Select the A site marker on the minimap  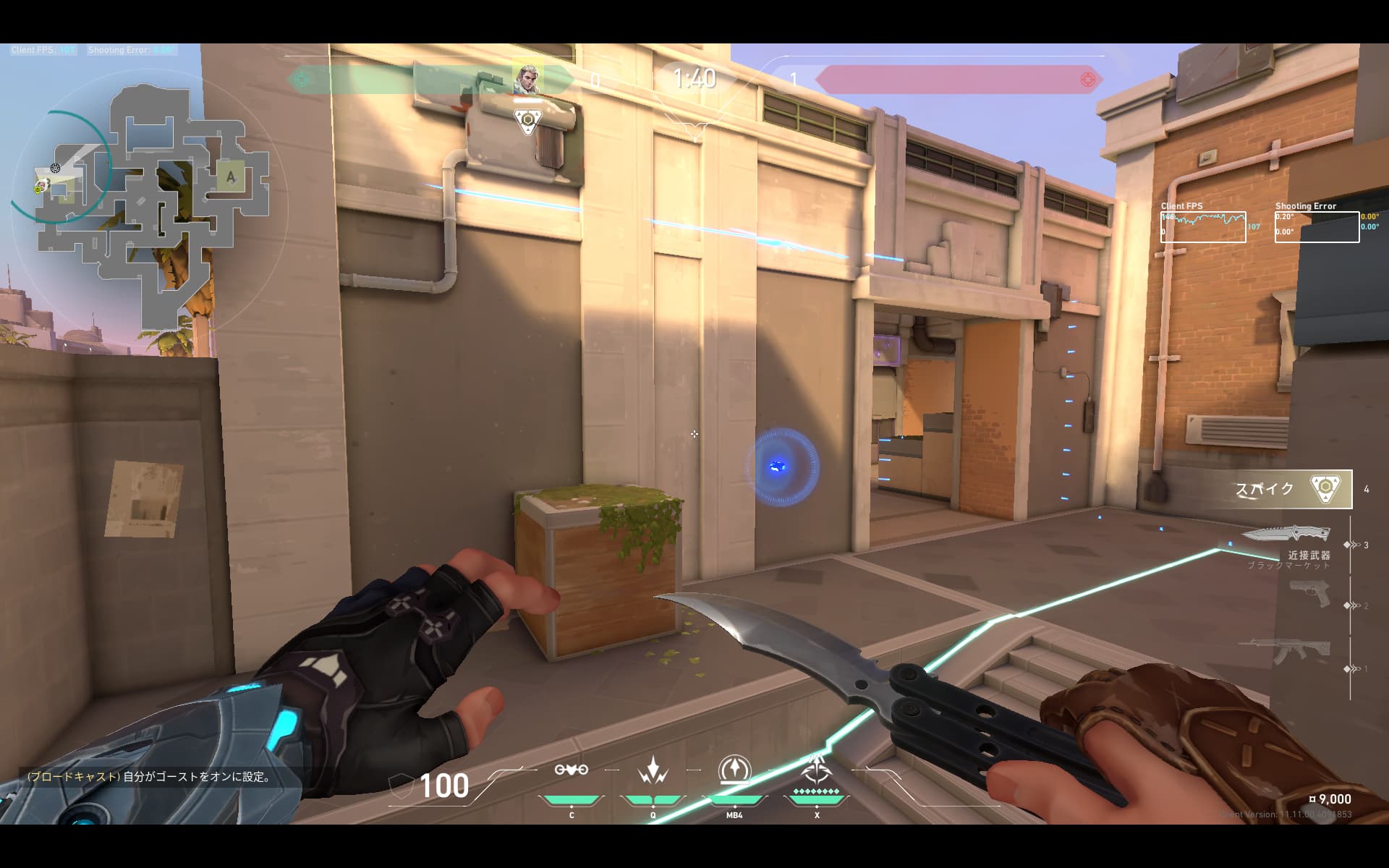point(231,176)
